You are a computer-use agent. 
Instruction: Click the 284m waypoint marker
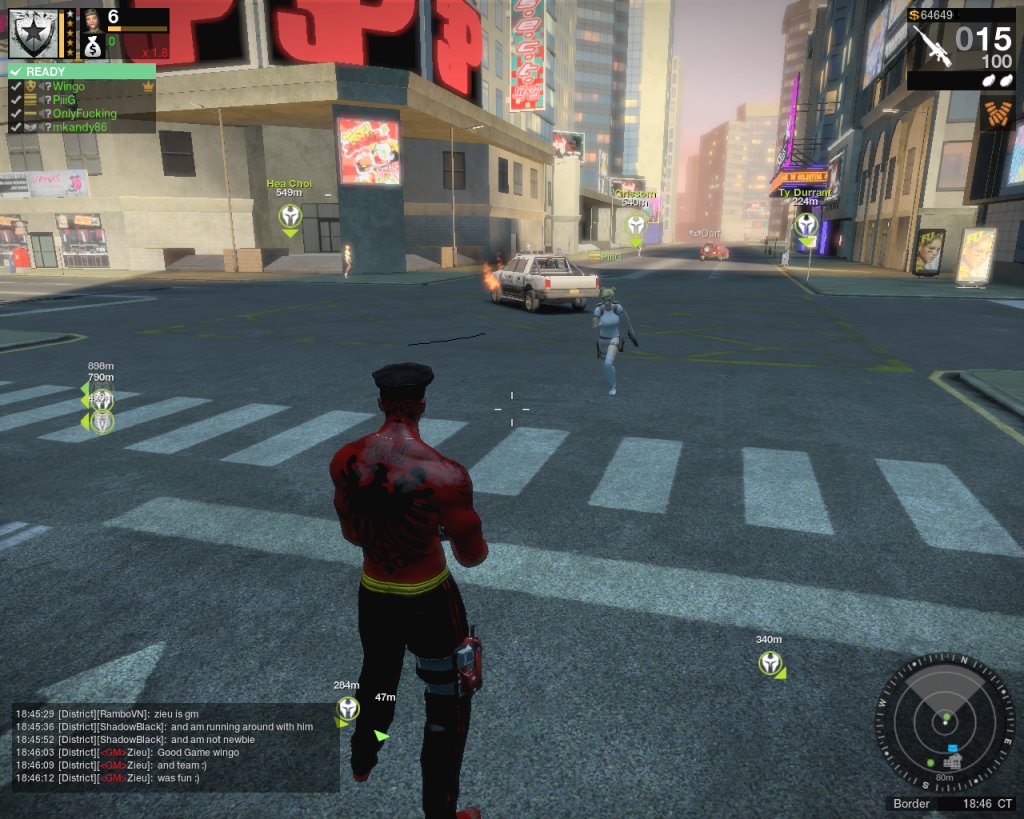click(347, 708)
